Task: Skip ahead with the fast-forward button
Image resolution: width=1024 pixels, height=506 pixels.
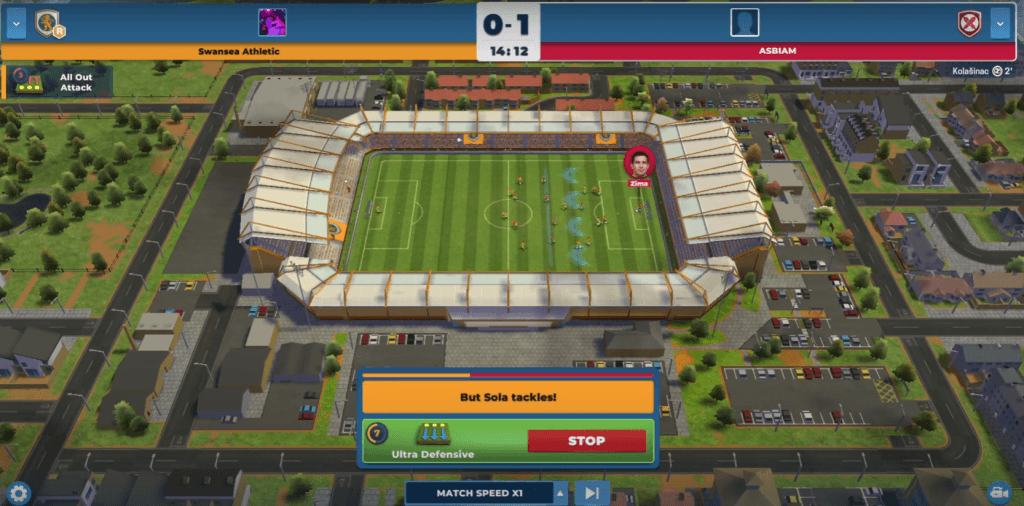Action: (x=591, y=492)
